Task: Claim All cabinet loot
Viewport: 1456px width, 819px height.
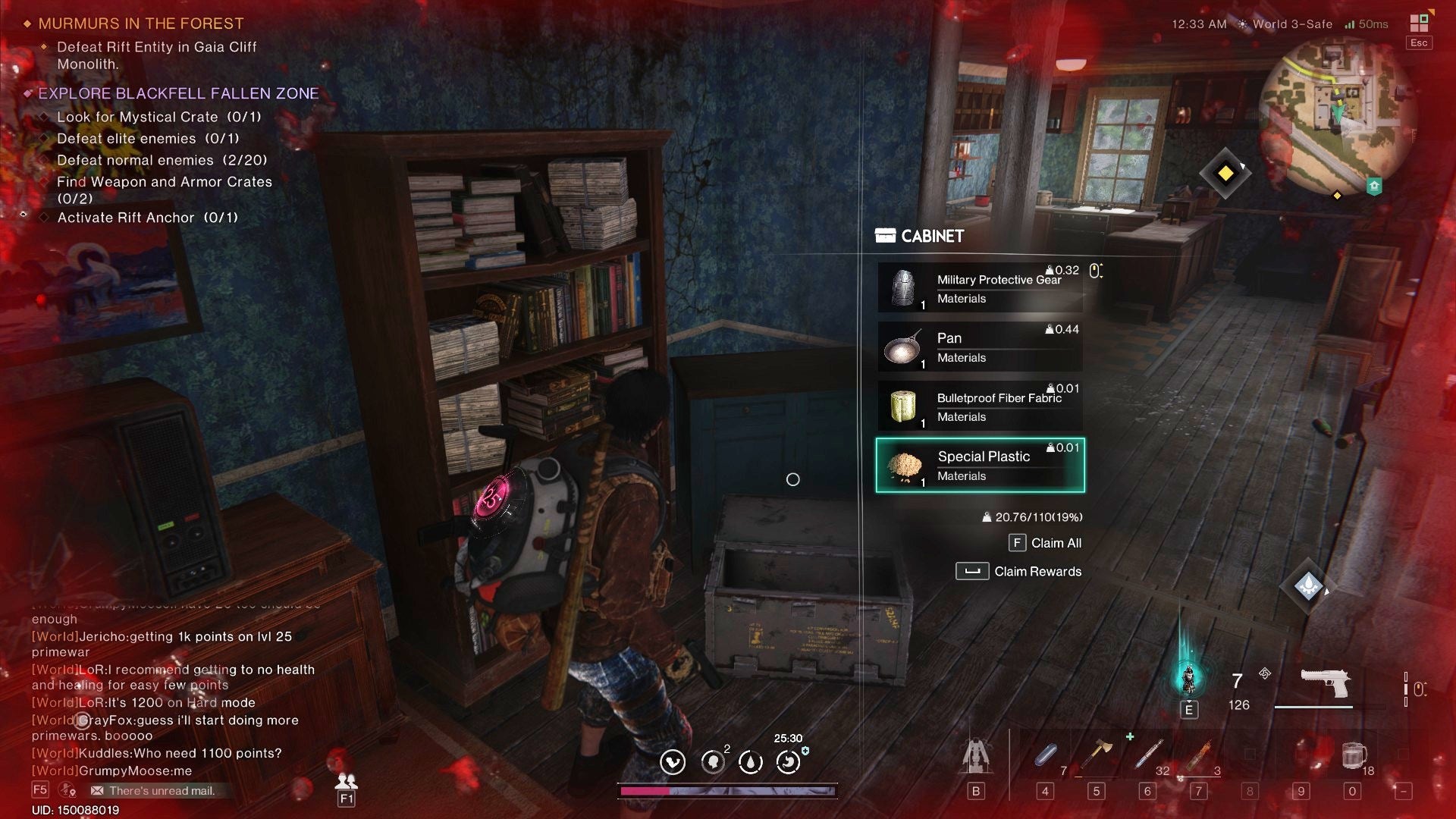Action: pos(1045,543)
